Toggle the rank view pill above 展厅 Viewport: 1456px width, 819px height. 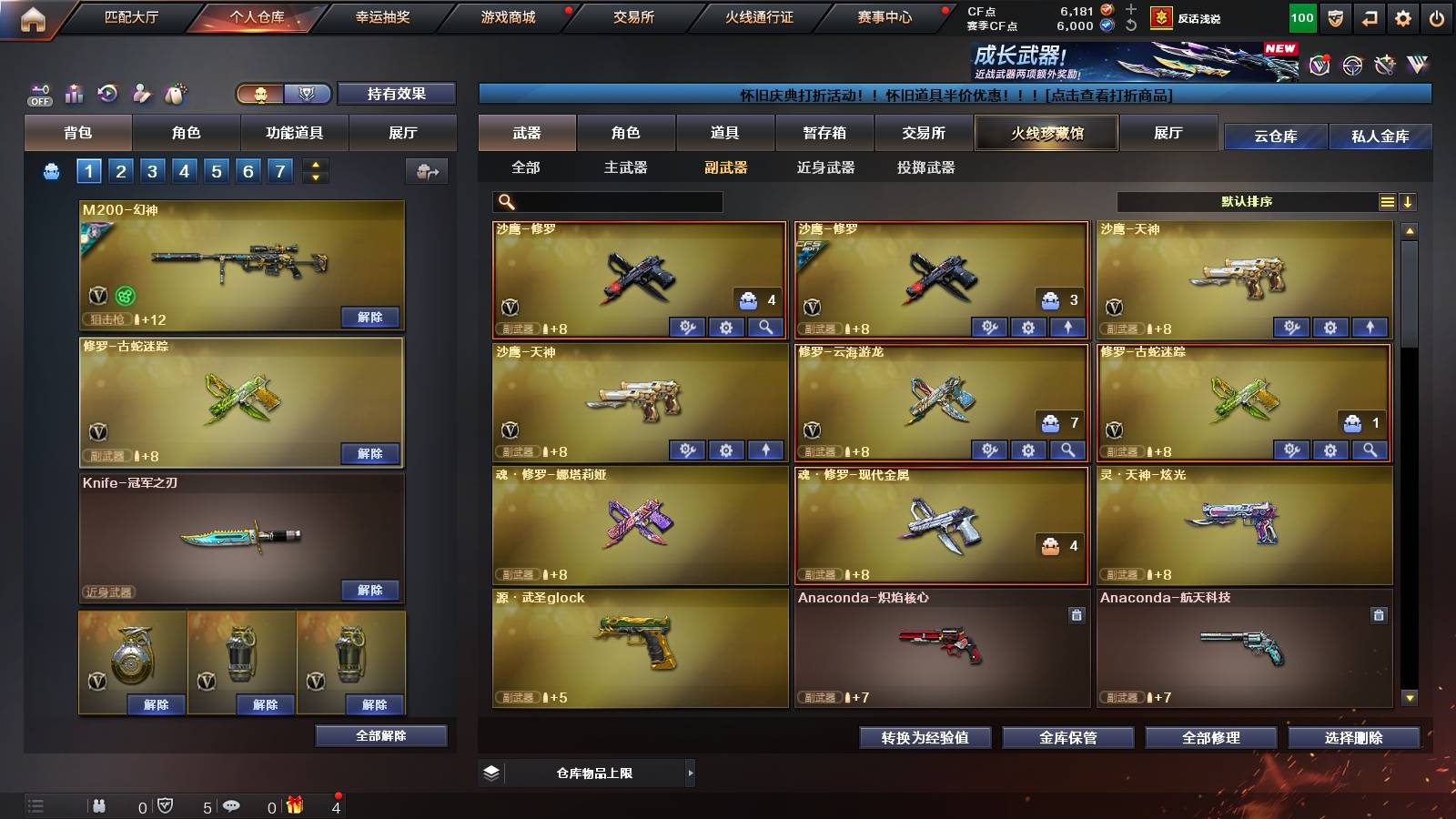[x=308, y=94]
